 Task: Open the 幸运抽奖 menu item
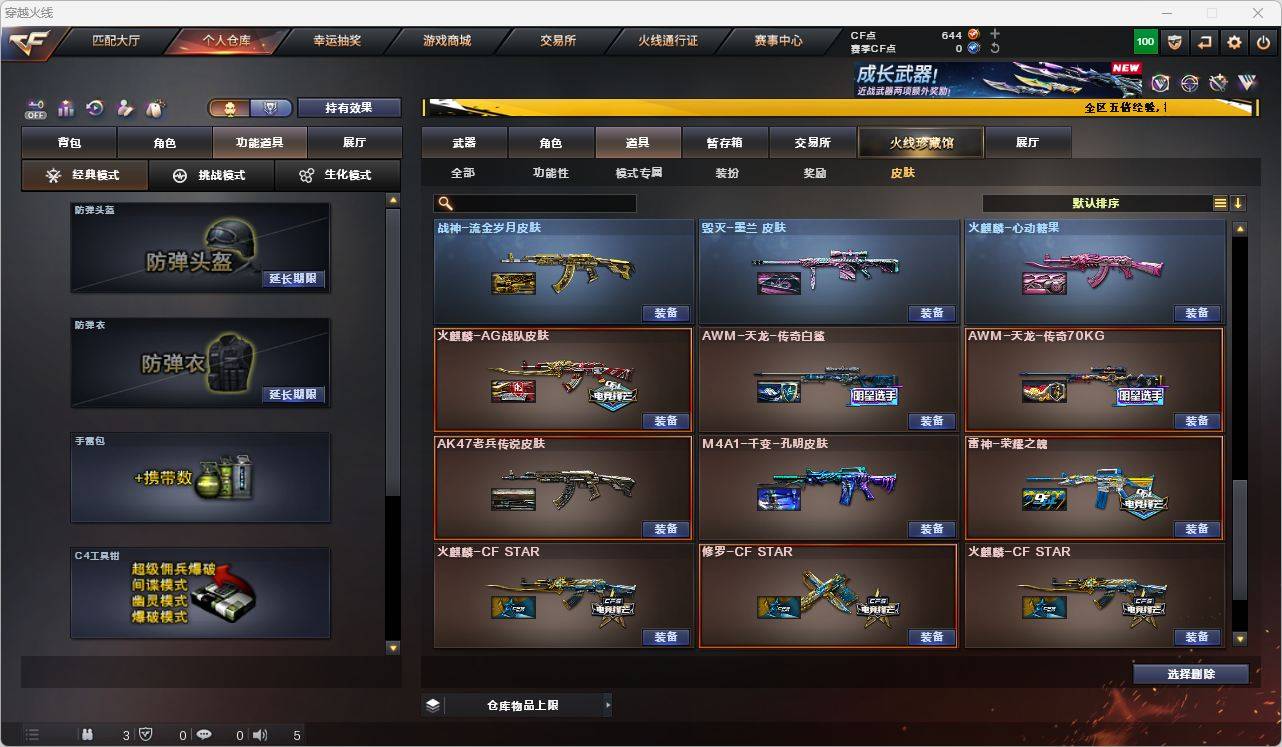point(338,41)
